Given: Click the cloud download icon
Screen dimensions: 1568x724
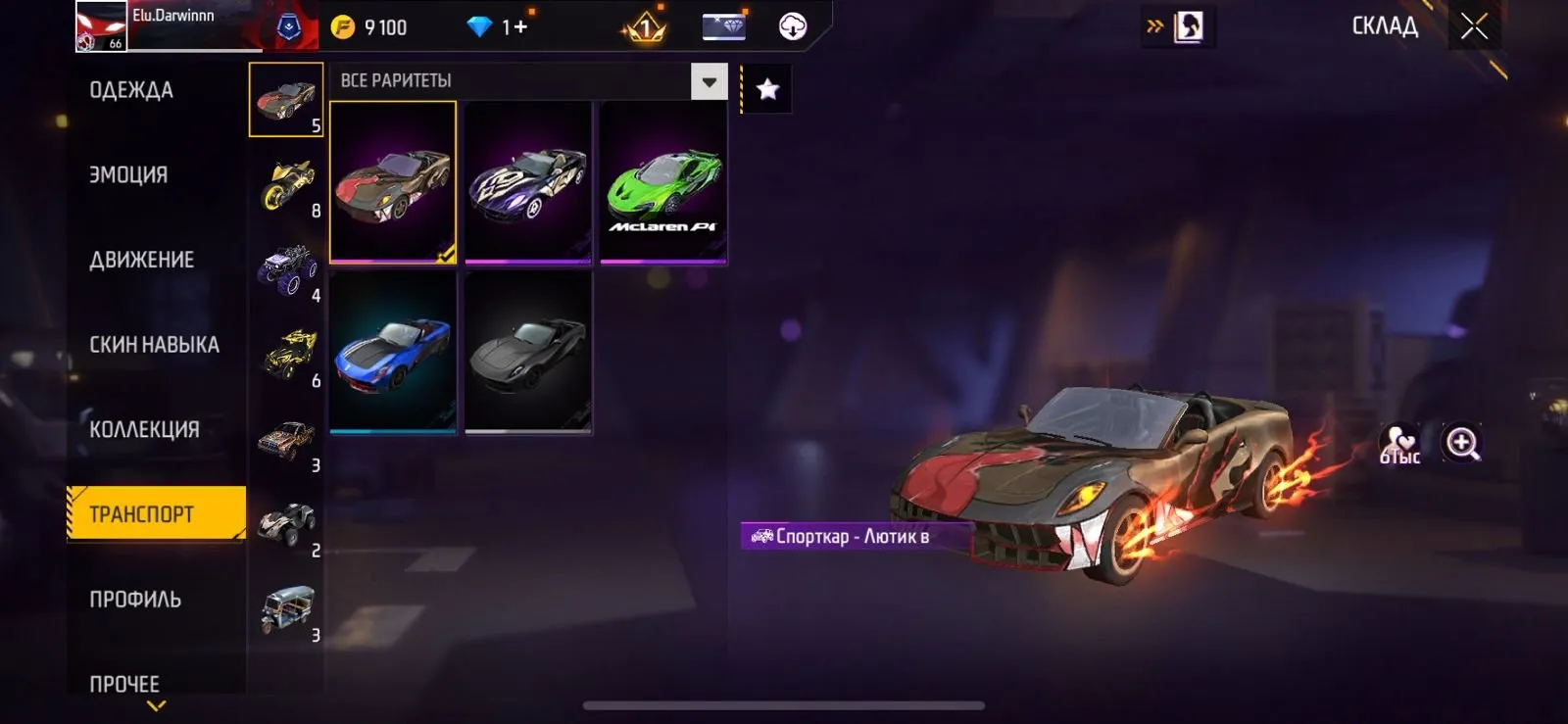Looking at the screenshot, I should 790,26.
